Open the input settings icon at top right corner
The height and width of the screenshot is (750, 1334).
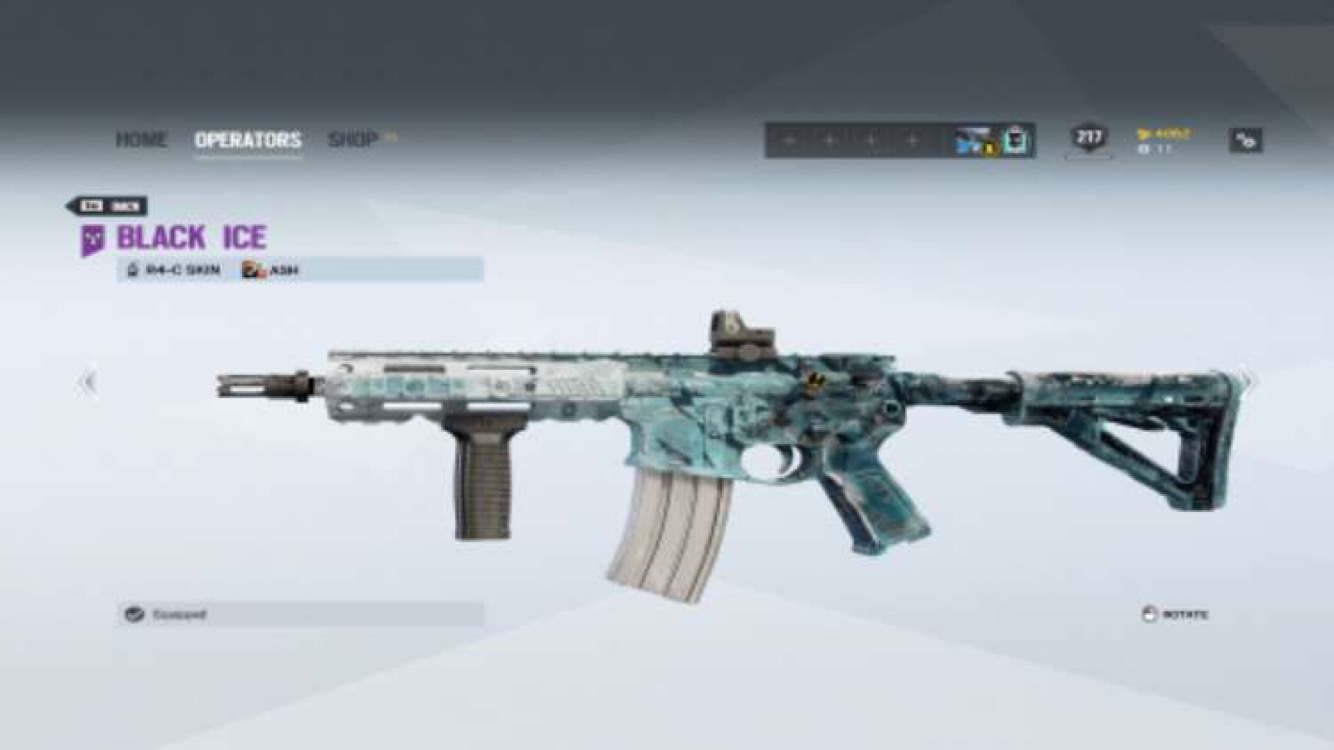click(1245, 142)
